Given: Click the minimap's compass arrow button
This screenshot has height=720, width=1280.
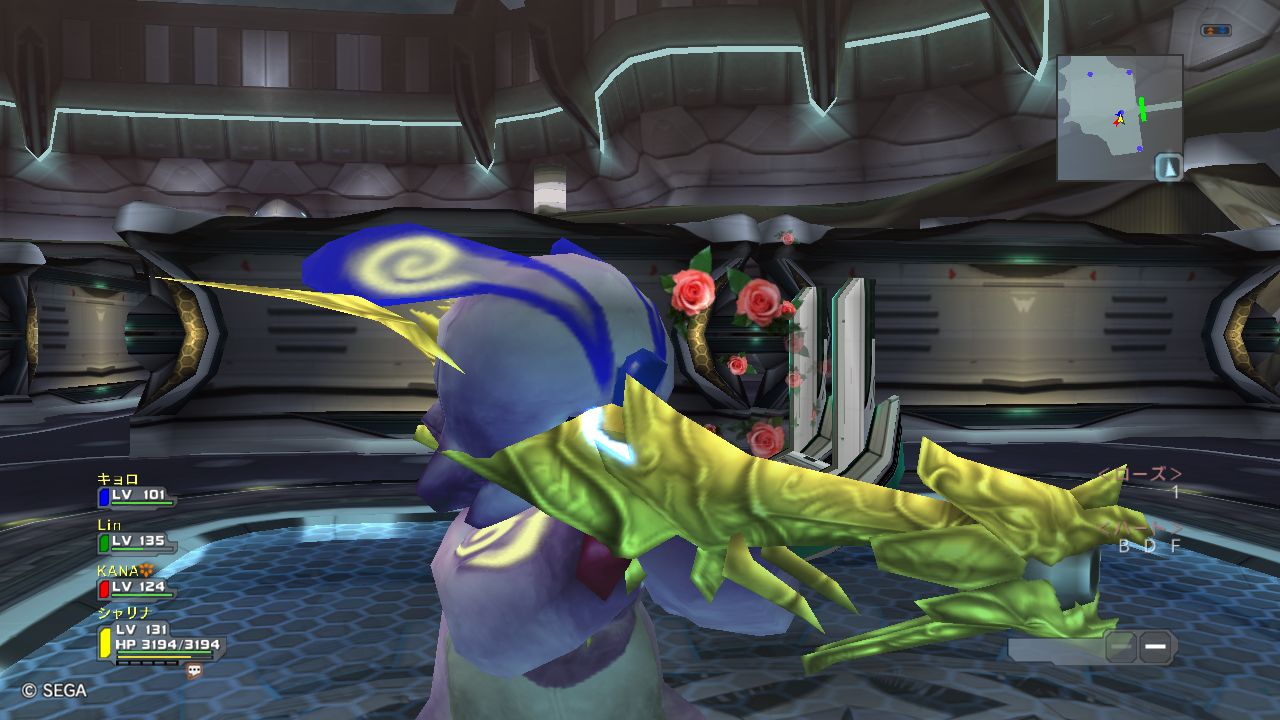Looking at the screenshot, I should click(x=1169, y=167).
